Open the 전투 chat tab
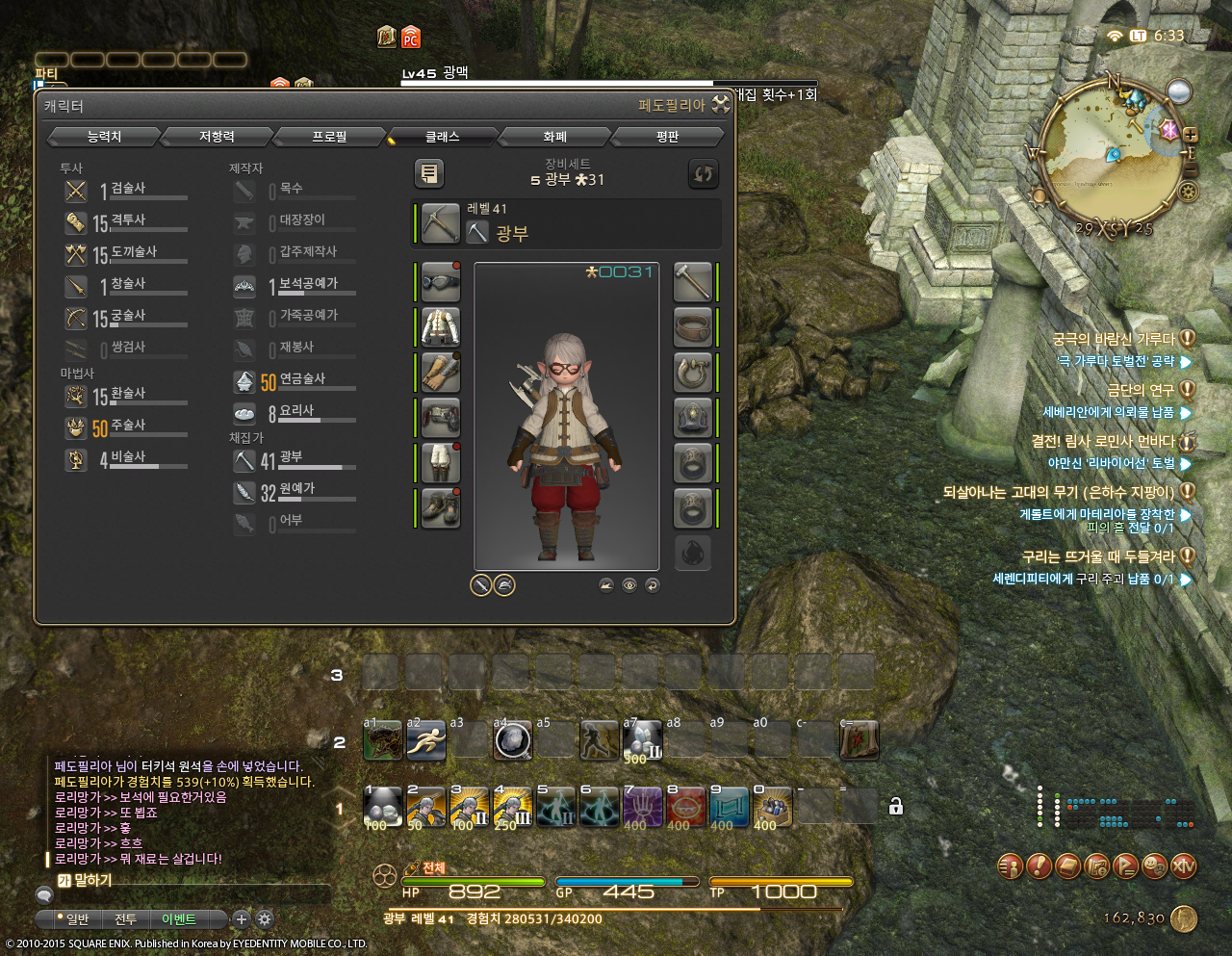This screenshot has height=956, width=1232. tap(125, 919)
